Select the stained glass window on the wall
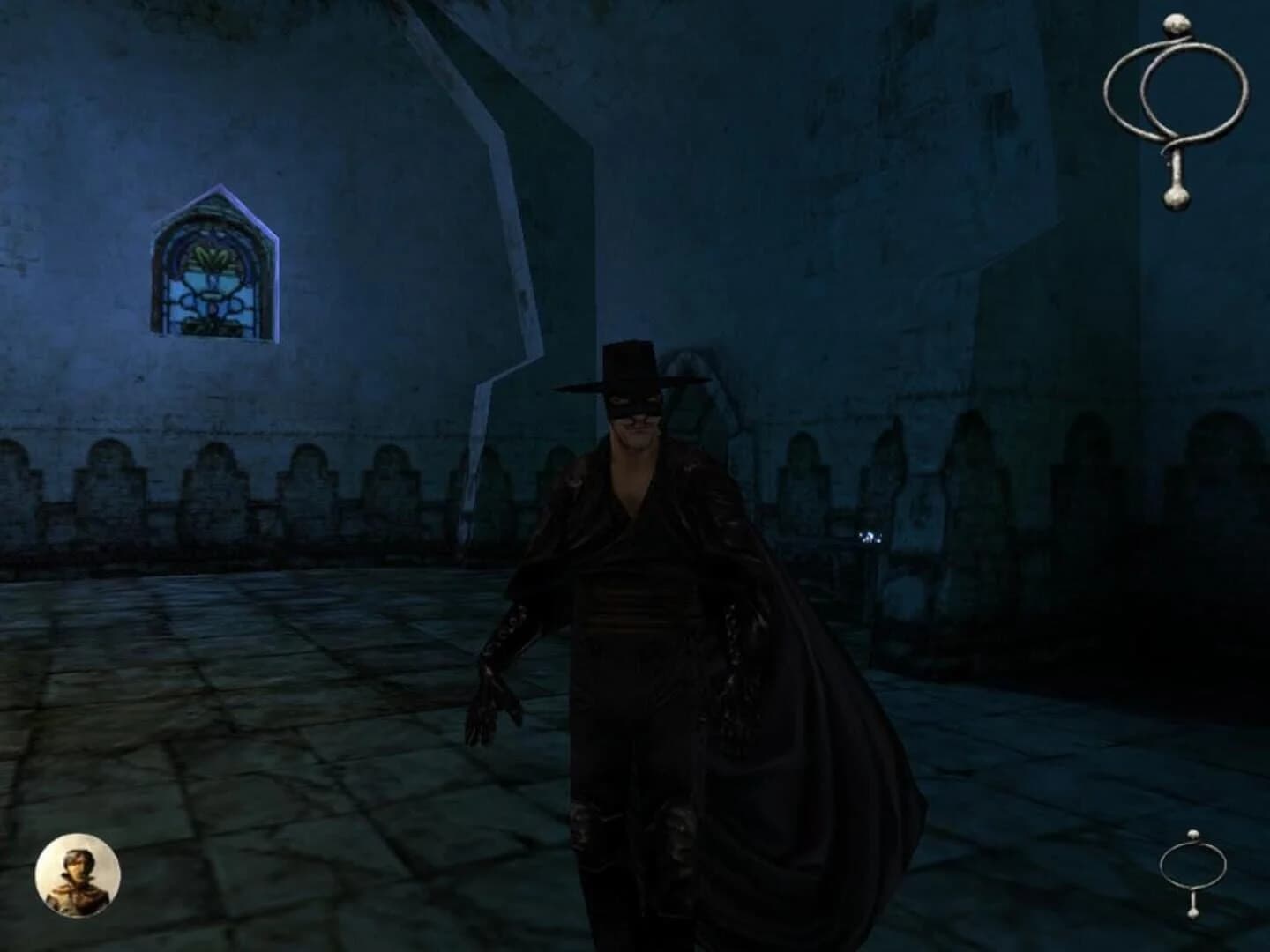Image resolution: width=1270 pixels, height=952 pixels. point(212,273)
